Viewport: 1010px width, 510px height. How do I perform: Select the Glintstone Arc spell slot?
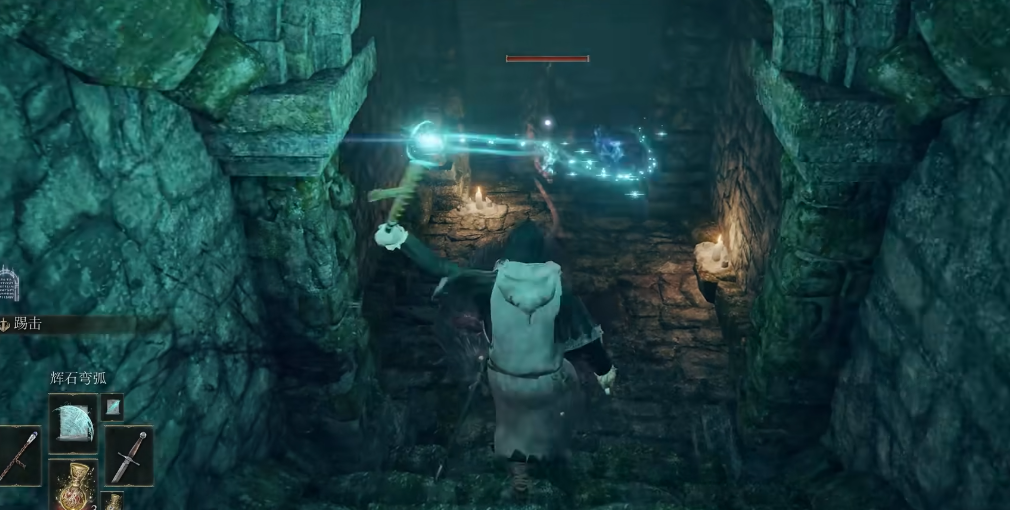(73, 422)
